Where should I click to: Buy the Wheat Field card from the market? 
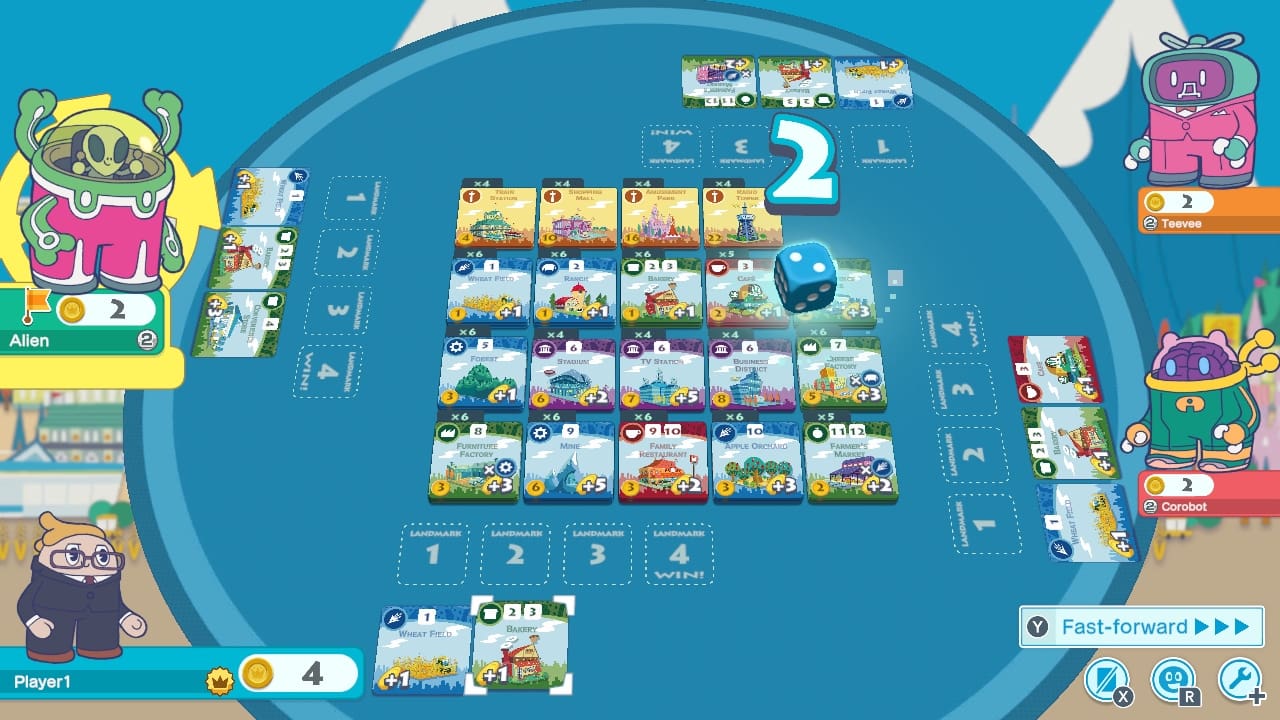coord(487,290)
